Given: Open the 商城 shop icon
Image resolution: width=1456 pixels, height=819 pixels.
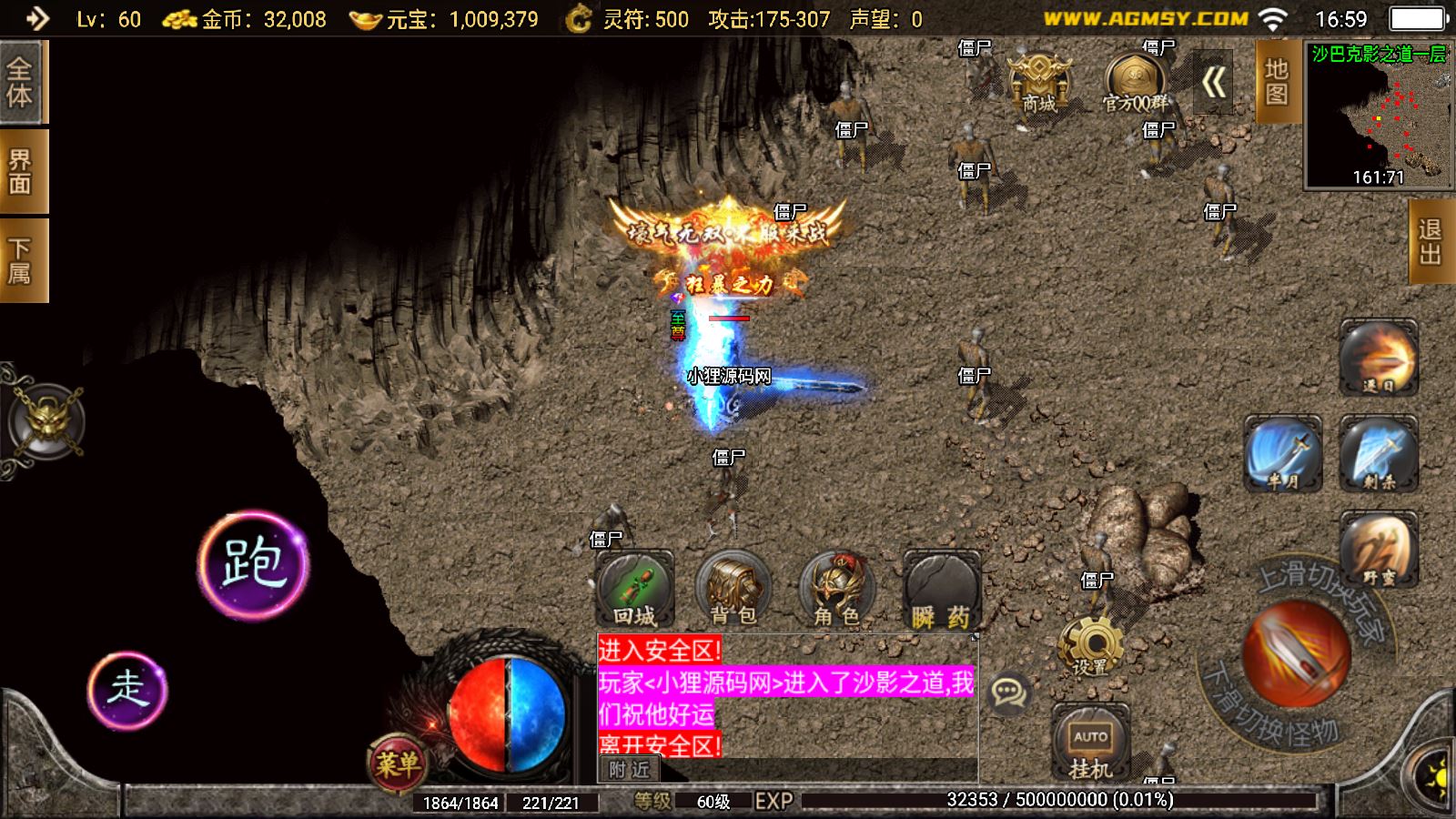Looking at the screenshot, I should click(x=1038, y=81).
